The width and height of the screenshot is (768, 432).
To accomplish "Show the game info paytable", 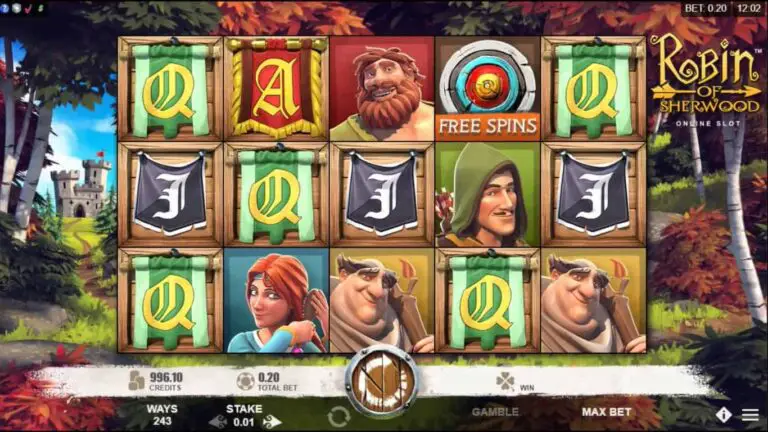I will pos(723,413).
